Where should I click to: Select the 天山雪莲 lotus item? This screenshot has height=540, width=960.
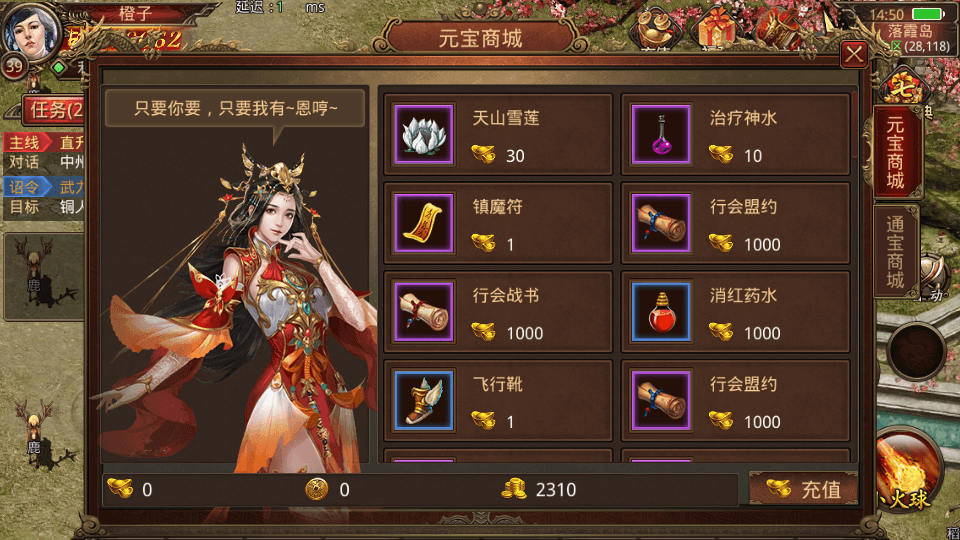tap(498, 135)
